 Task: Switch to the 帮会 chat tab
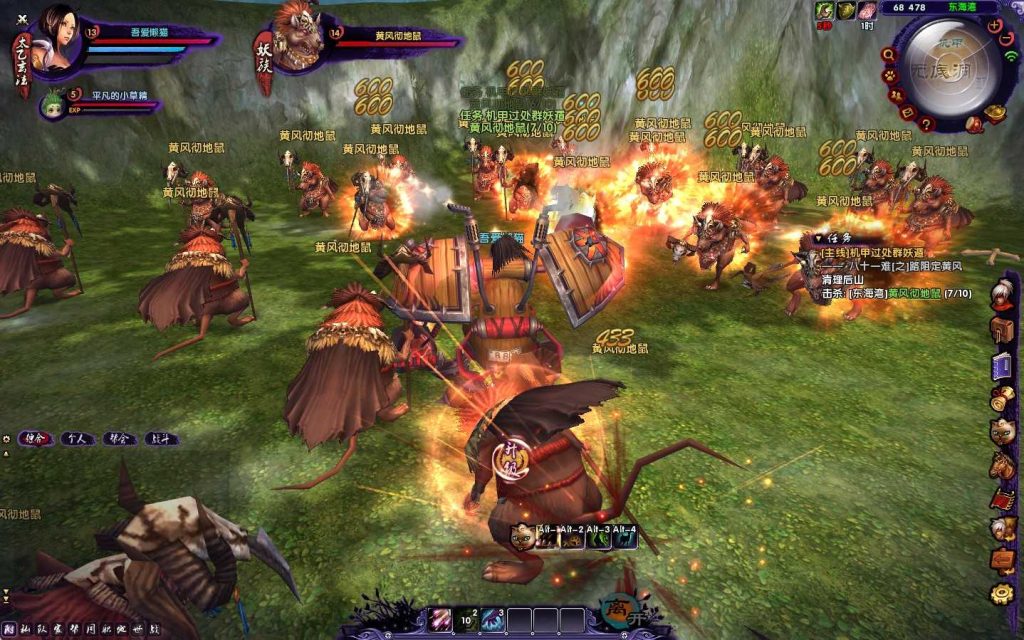(x=119, y=438)
